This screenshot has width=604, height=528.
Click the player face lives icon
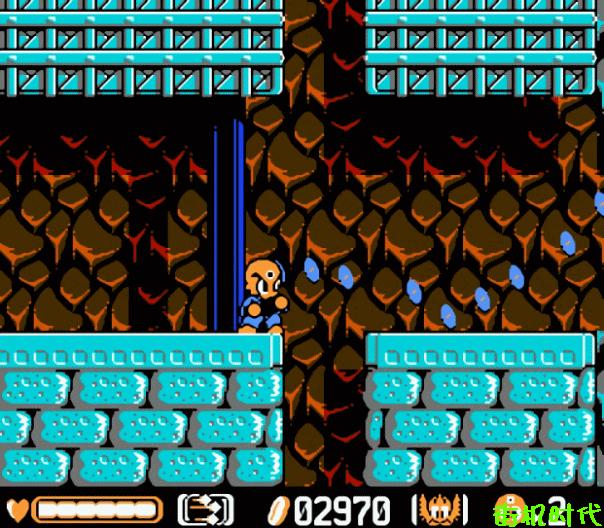click(x=508, y=508)
